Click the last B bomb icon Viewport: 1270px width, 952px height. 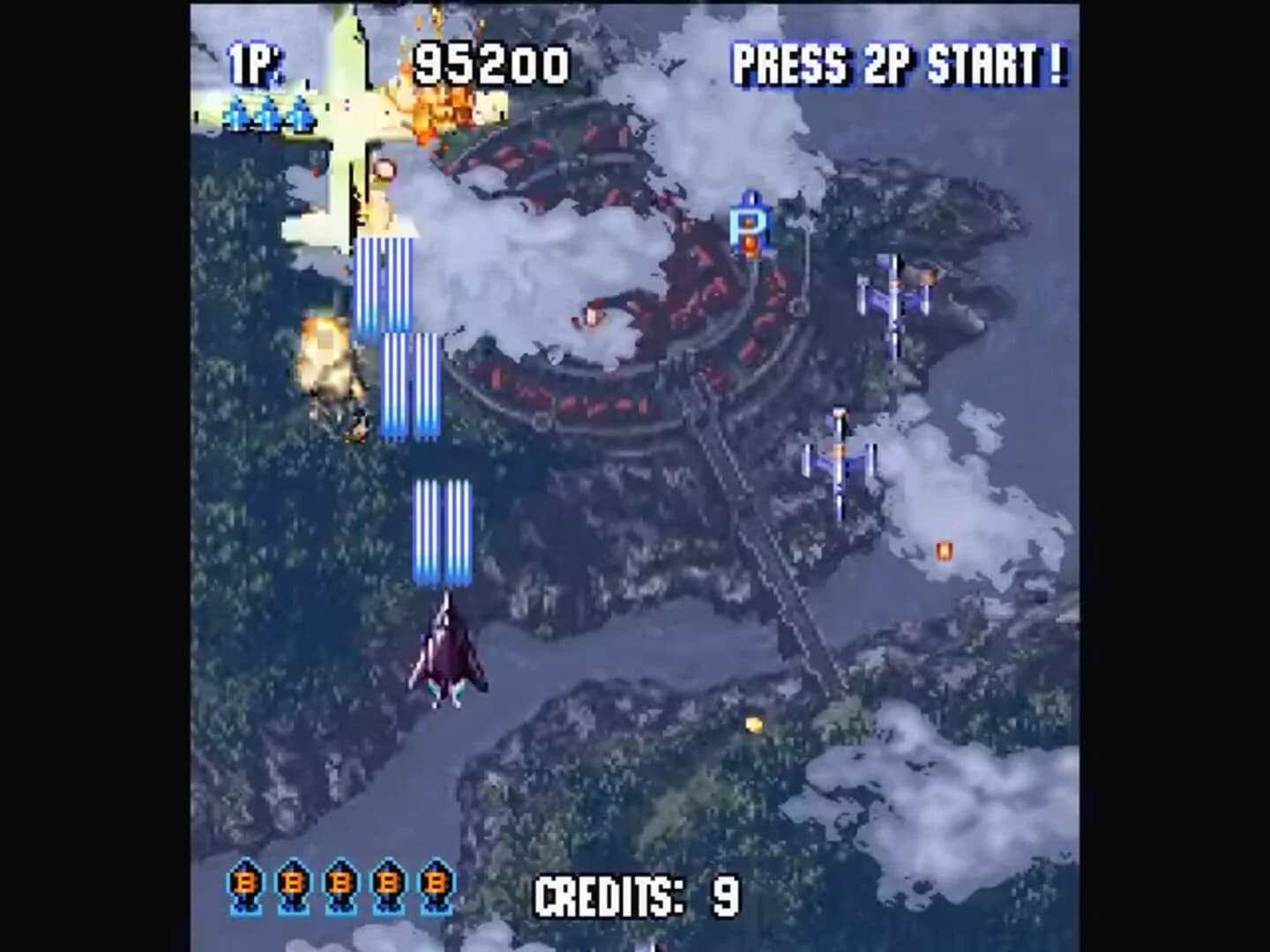pos(433,883)
